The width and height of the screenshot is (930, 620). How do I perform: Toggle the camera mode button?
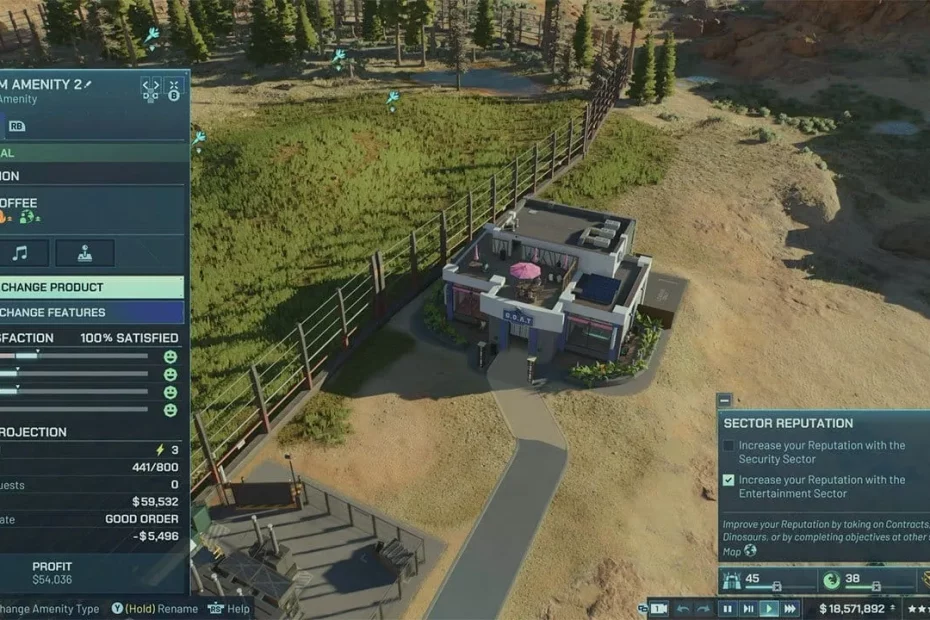[659, 608]
